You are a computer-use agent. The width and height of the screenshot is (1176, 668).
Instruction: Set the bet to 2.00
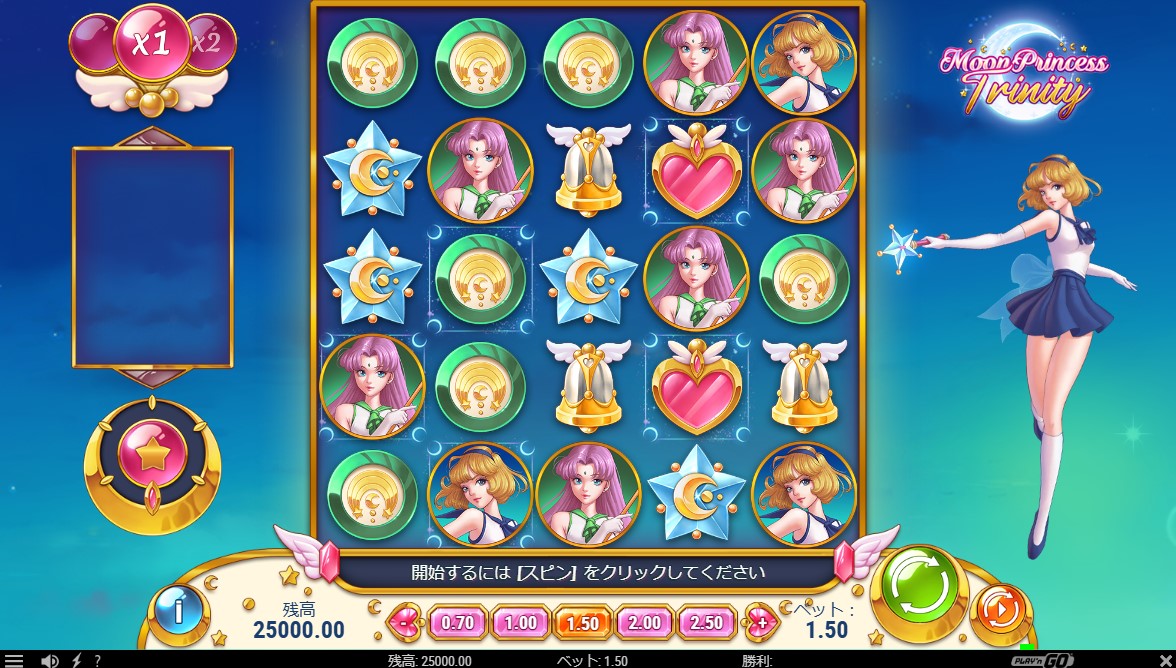pos(644,622)
